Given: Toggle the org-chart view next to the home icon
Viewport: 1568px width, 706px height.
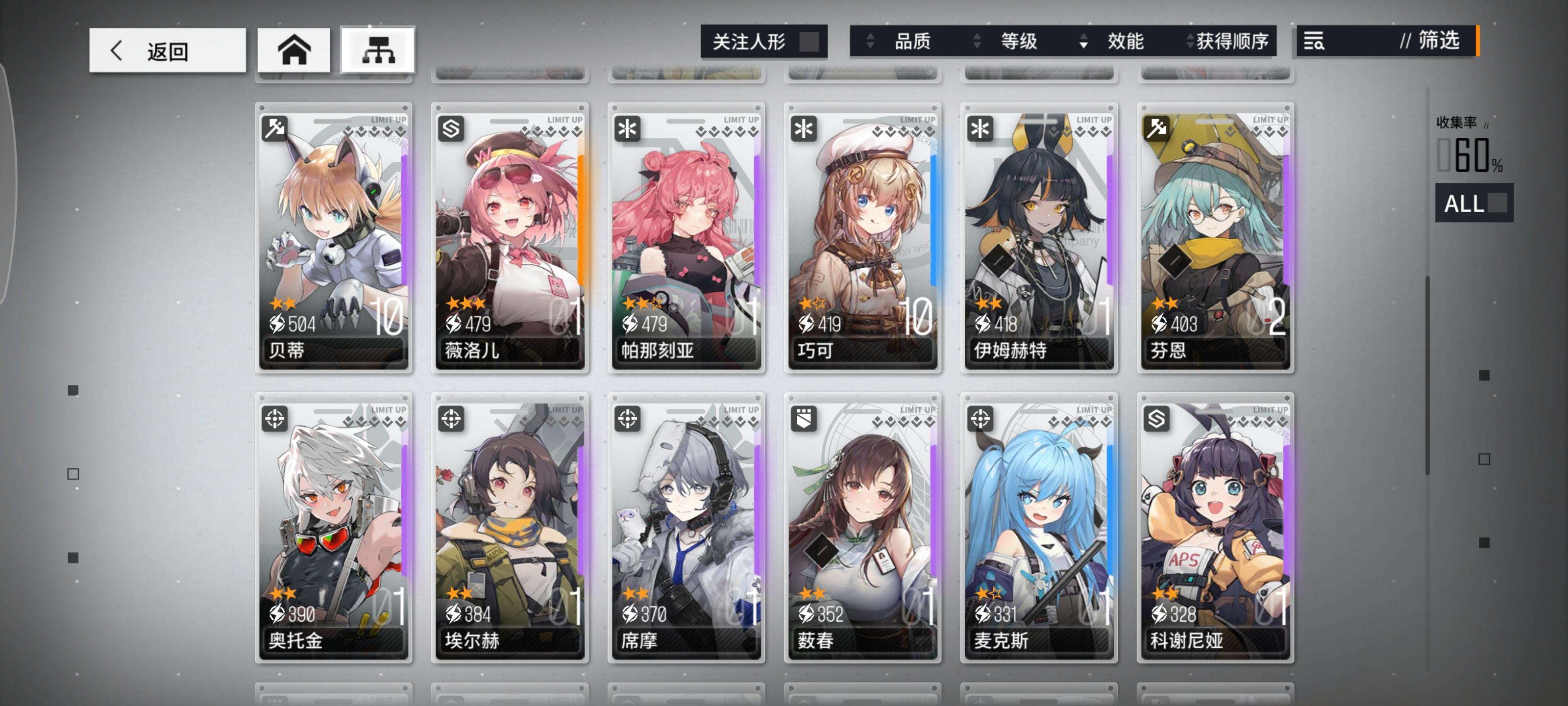Looking at the screenshot, I should tap(377, 50).
